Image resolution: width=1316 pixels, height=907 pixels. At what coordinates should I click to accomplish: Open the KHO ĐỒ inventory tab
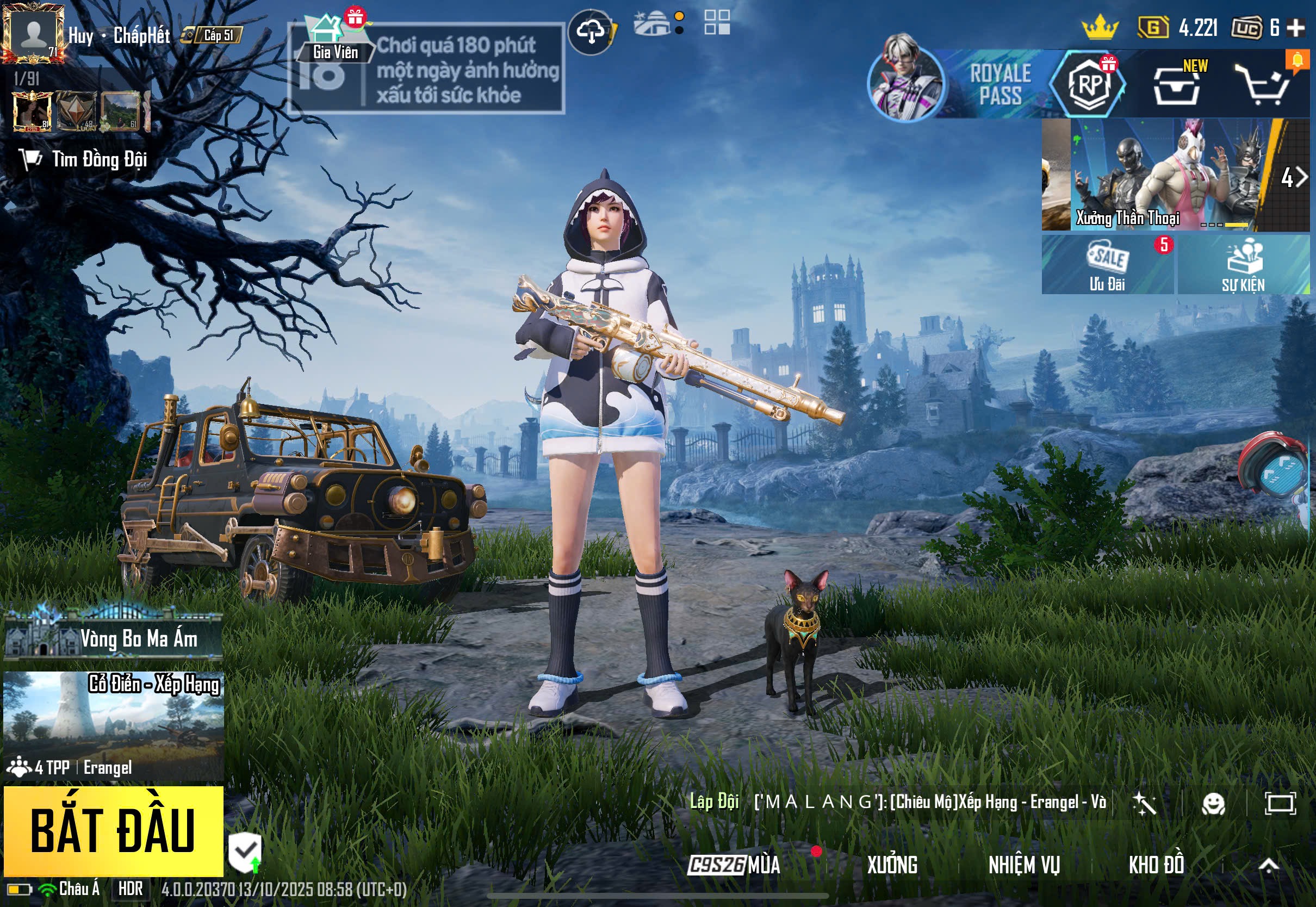[1156, 865]
